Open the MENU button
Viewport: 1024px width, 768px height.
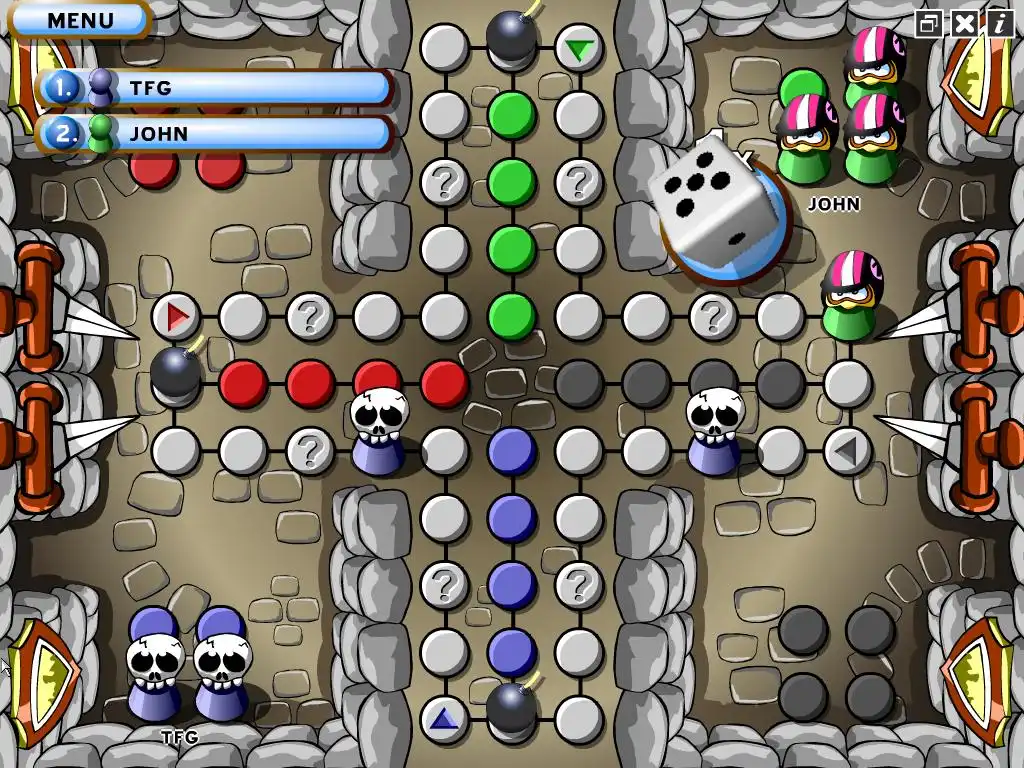(x=80, y=20)
